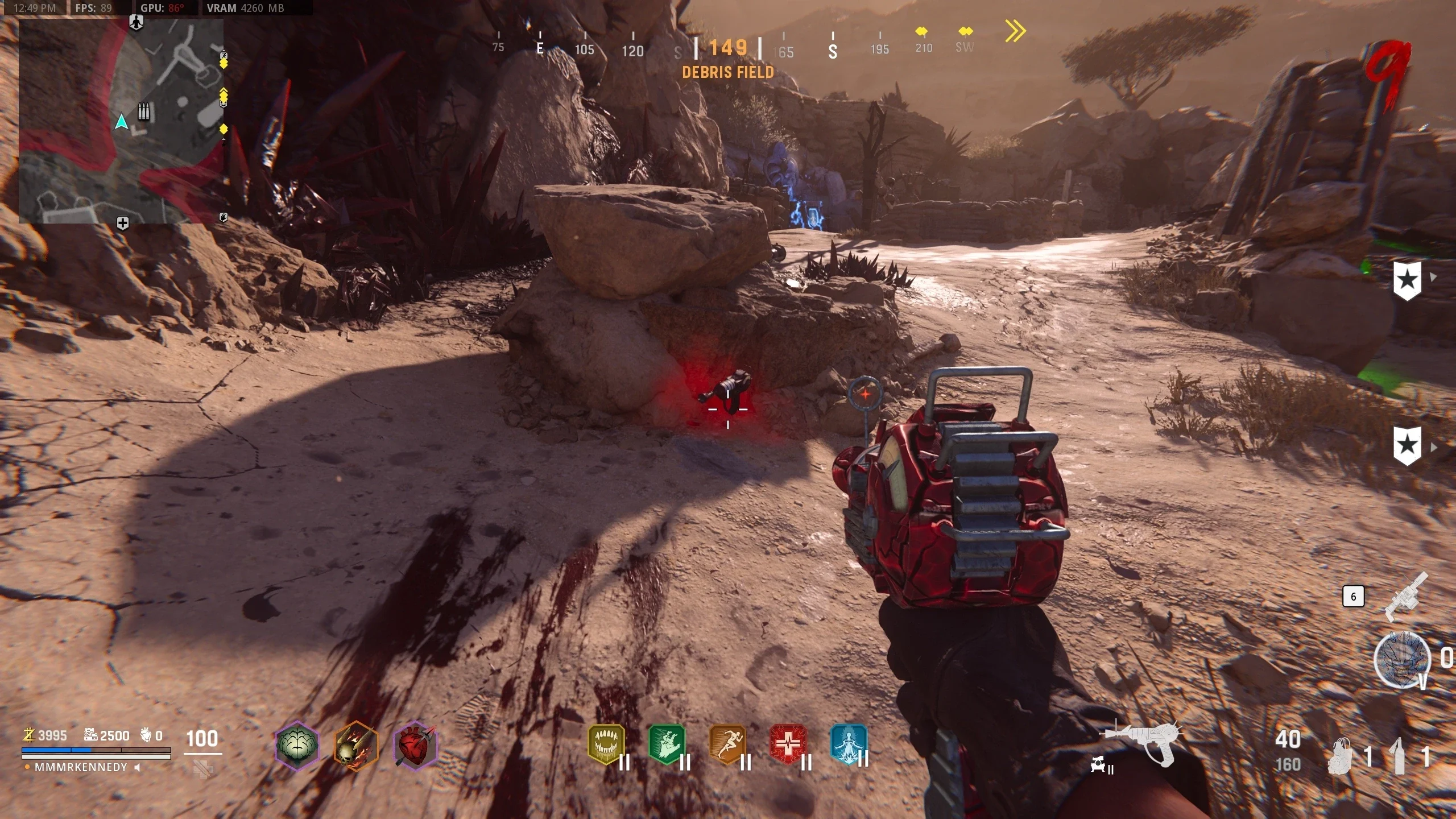
Task: Click the lower star shield badge
Action: pyautogui.click(x=1407, y=445)
